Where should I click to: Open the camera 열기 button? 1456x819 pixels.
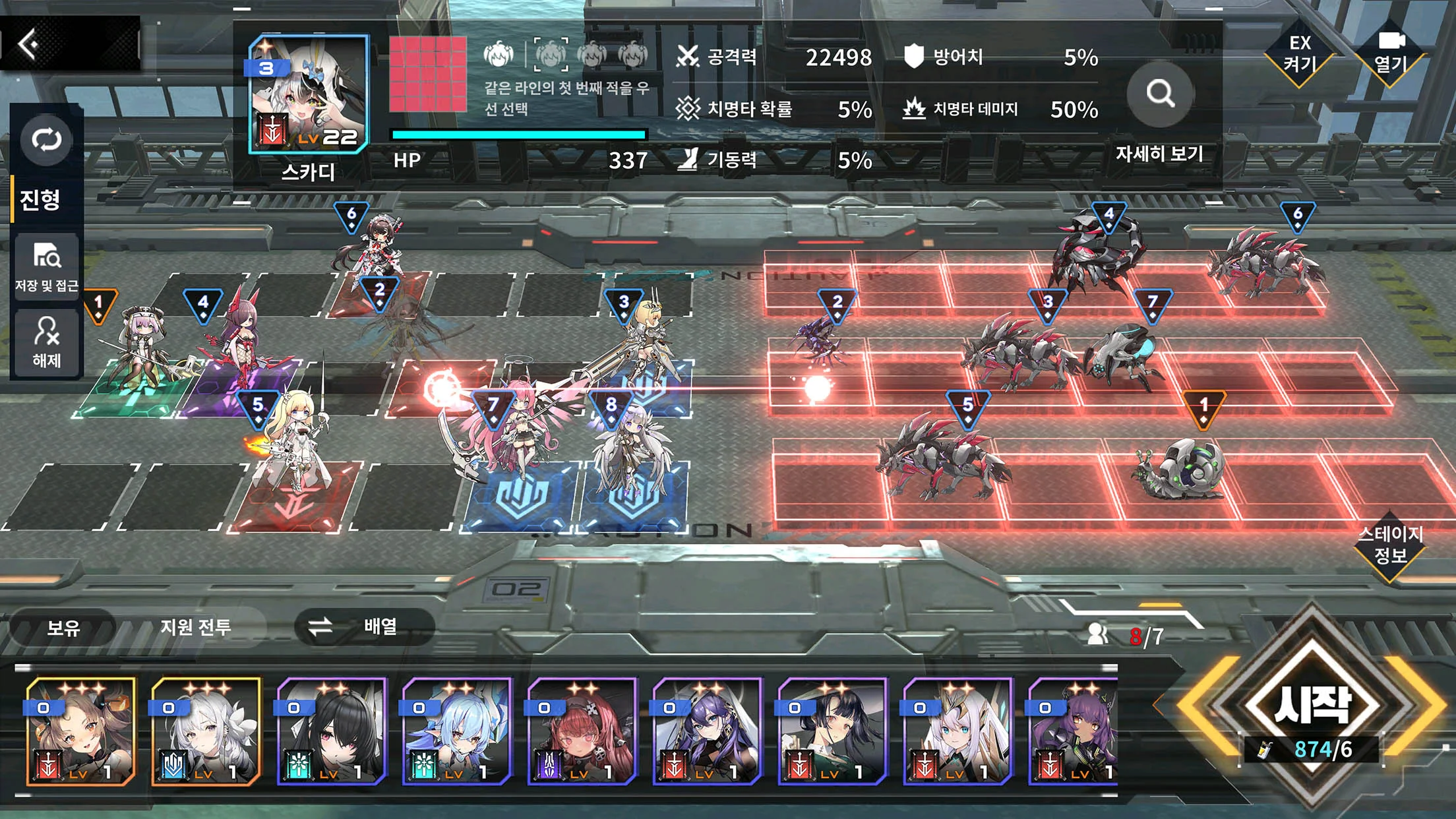click(1390, 54)
